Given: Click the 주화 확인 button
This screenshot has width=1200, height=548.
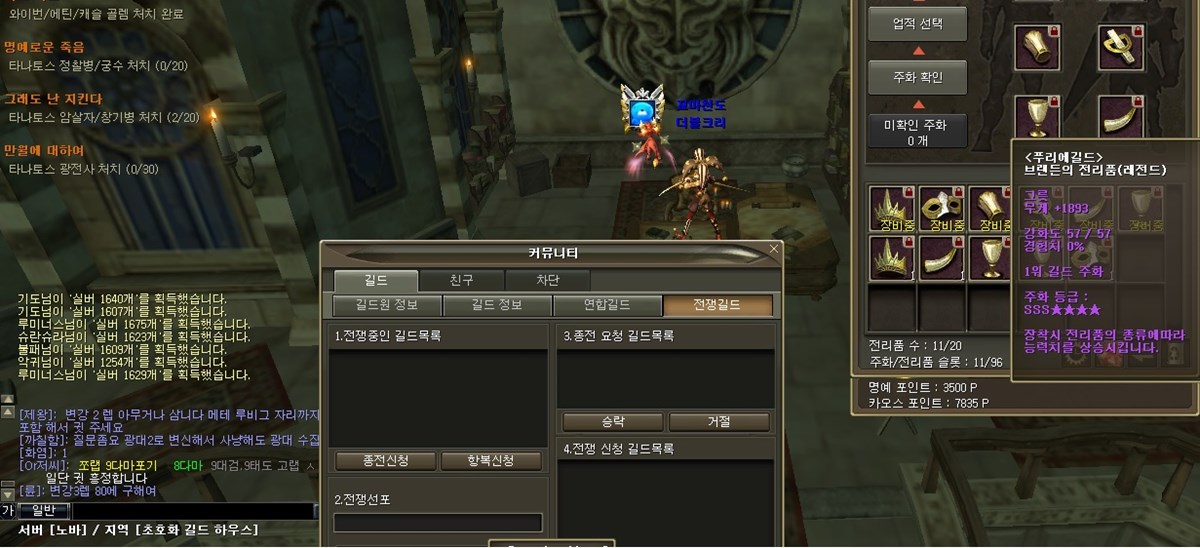Looking at the screenshot, I should (x=917, y=76).
